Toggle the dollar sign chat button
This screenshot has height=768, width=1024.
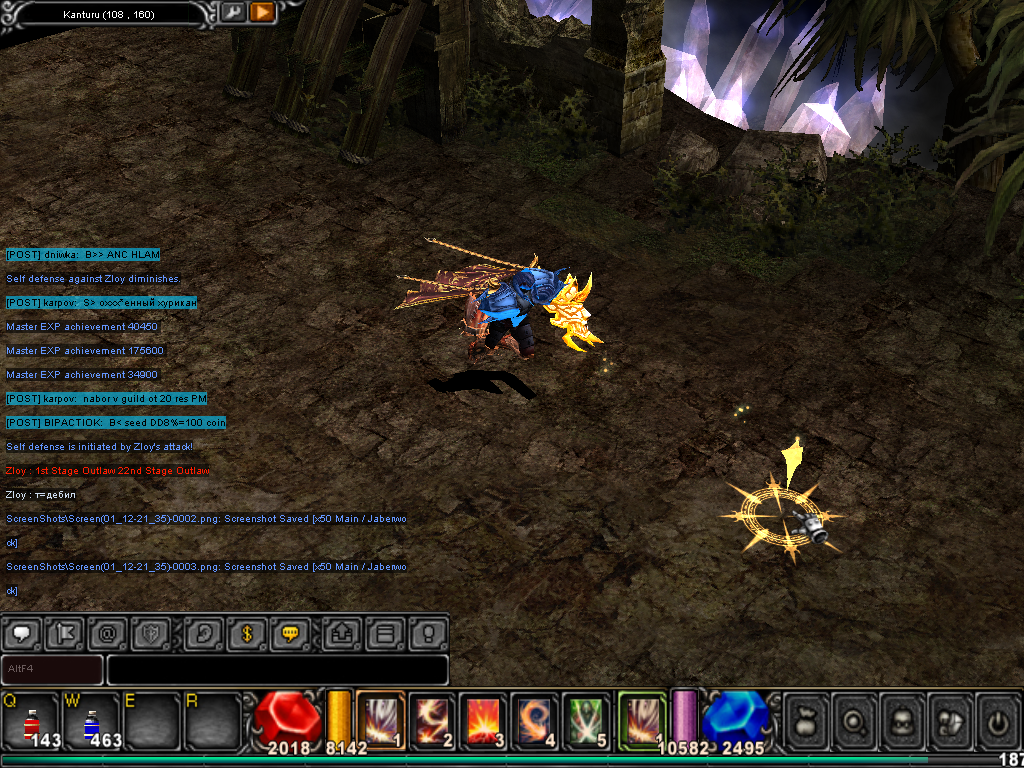248,633
